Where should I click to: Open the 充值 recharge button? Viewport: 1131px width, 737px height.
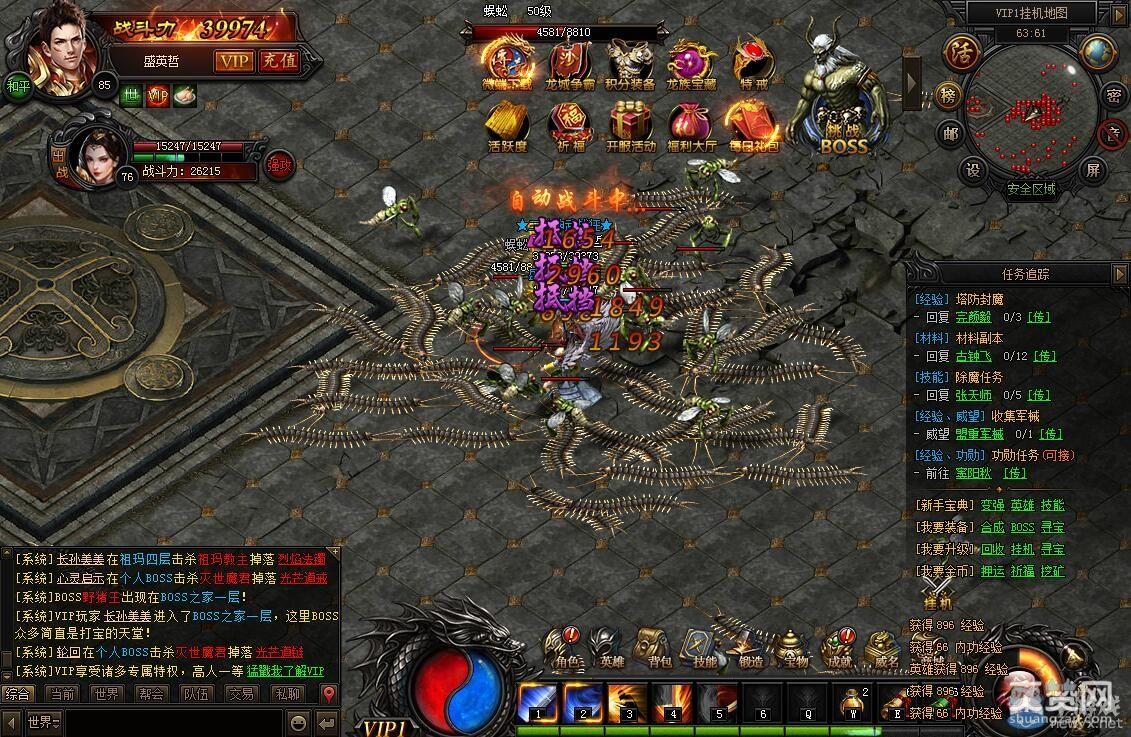(279, 60)
